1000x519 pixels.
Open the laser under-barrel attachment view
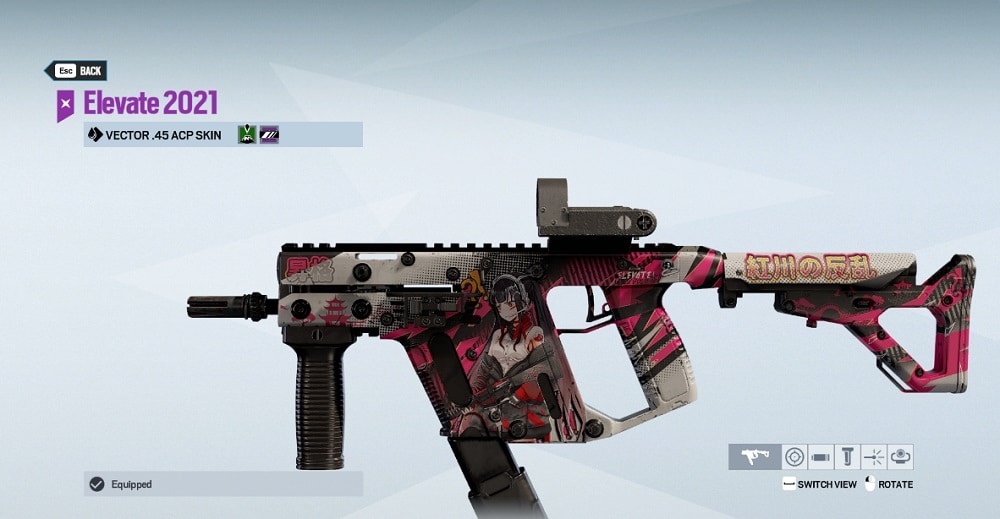click(x=873, y=457)
